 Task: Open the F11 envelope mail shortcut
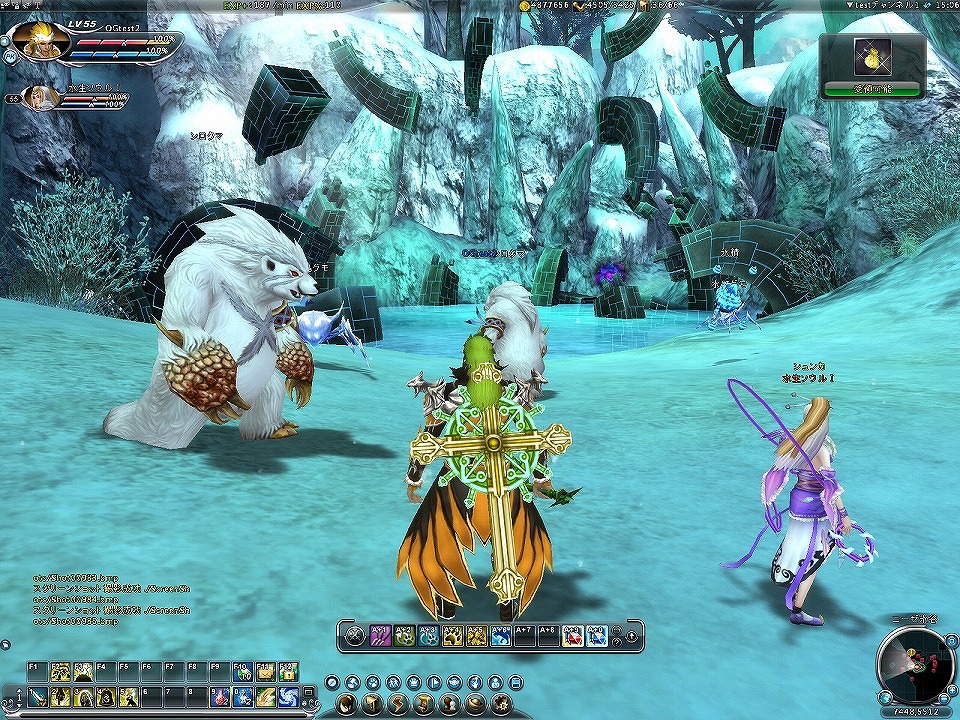click(x=265, y=672)
